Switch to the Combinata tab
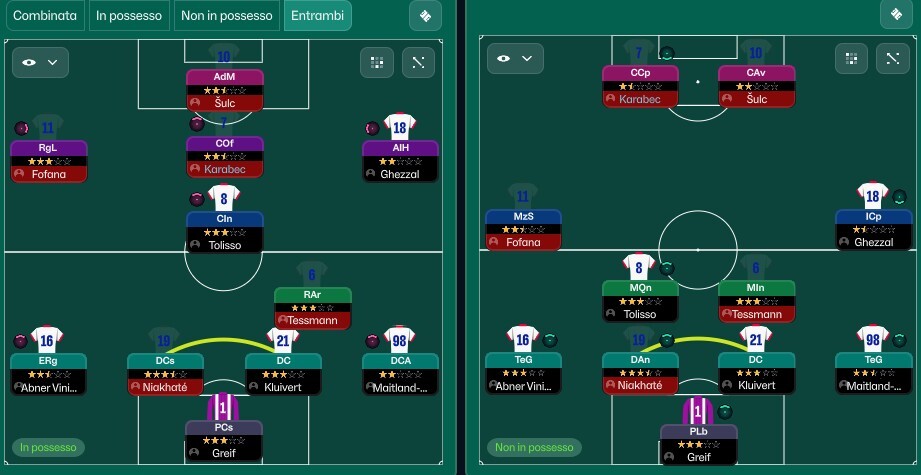Screen dimensions: 921x475 [x=46, y=16]
